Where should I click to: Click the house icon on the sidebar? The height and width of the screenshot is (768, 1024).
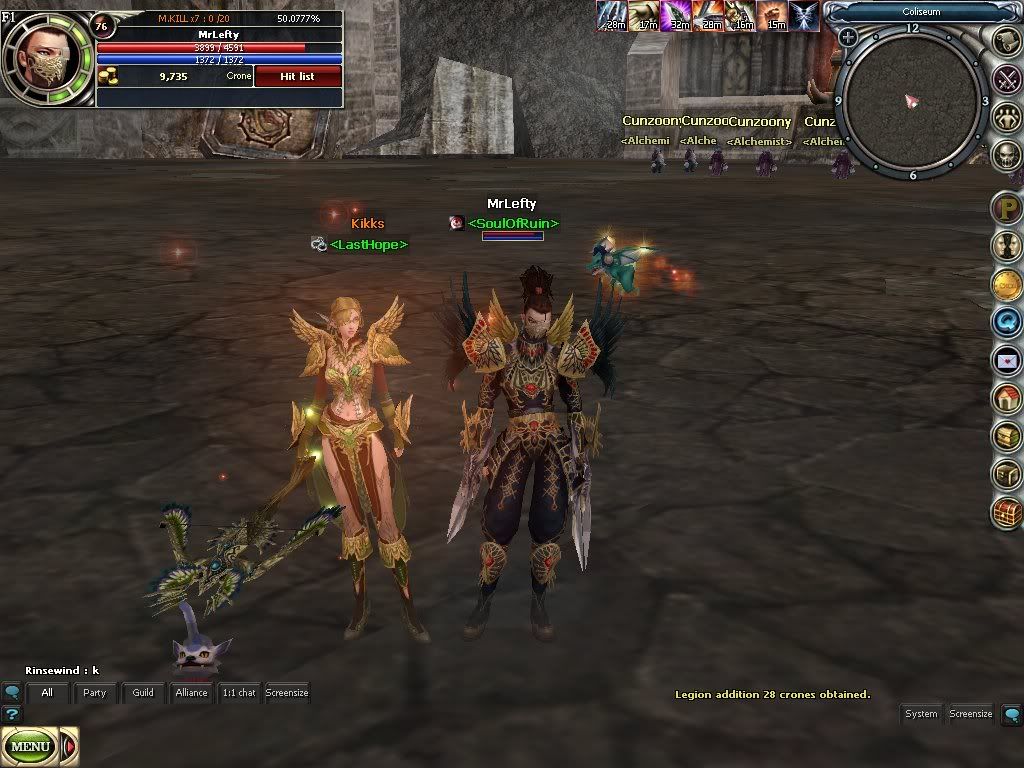pyautogui.click(x=1006, y=398)
